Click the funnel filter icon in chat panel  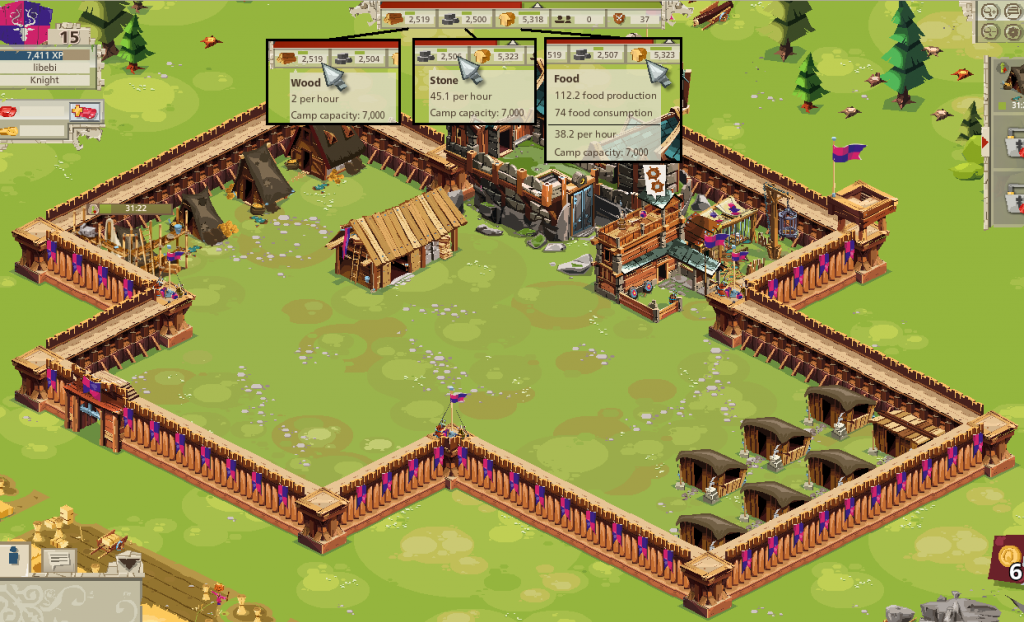pos(129,566)
